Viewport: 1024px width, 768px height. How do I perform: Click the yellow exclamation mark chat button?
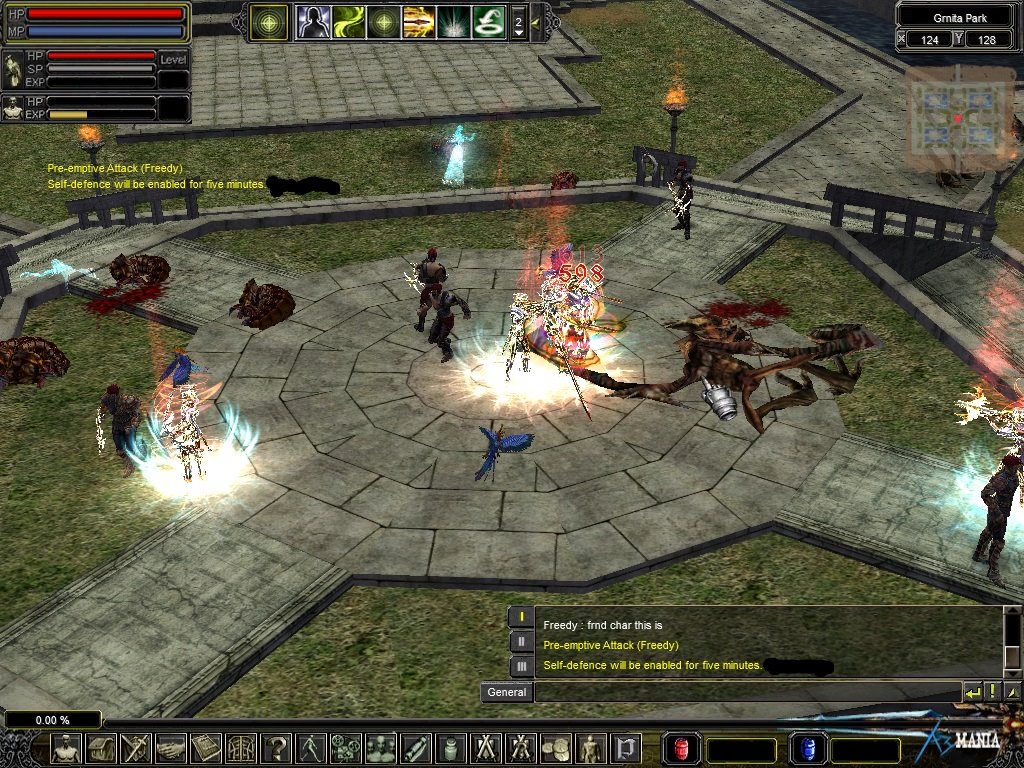pos(992,692)
